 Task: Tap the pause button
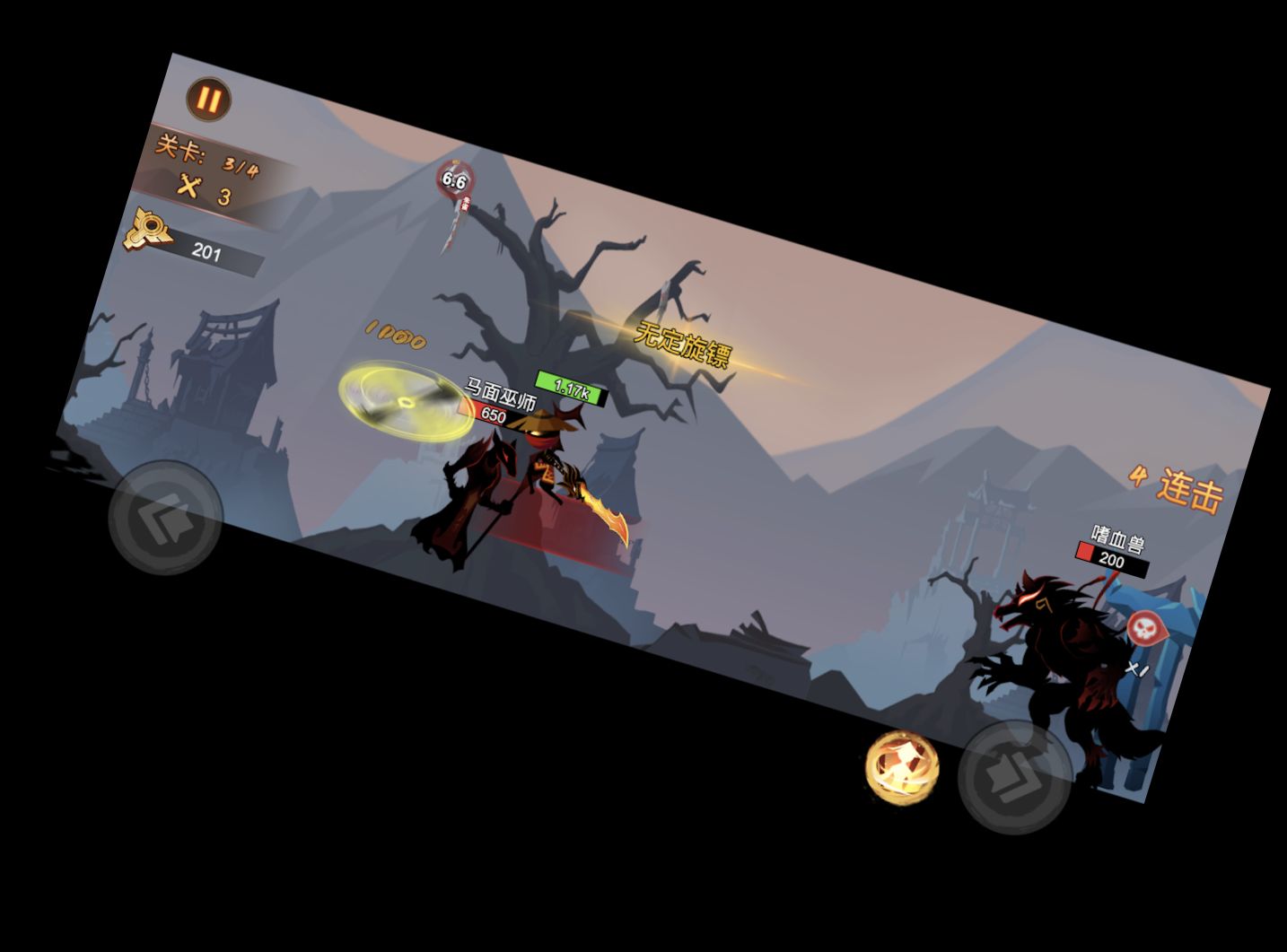tap(208, 99)
